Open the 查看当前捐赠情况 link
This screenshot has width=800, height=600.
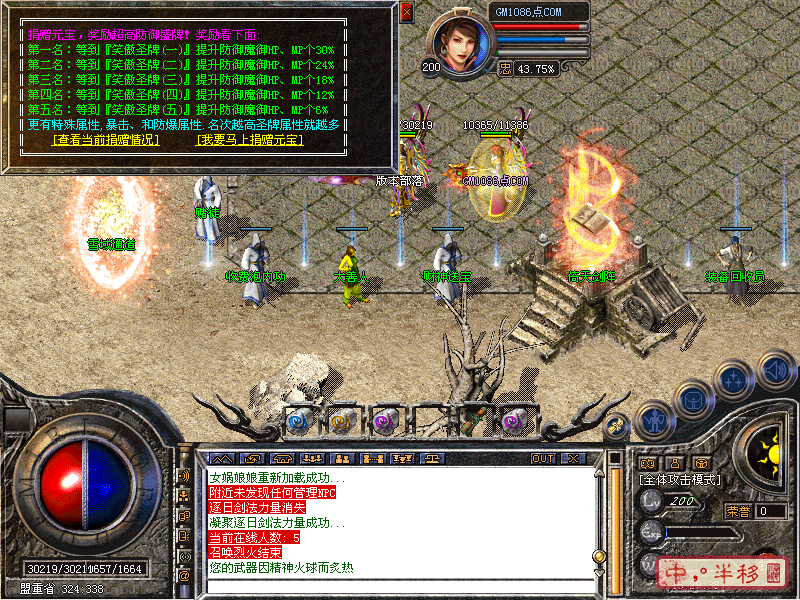106,140
